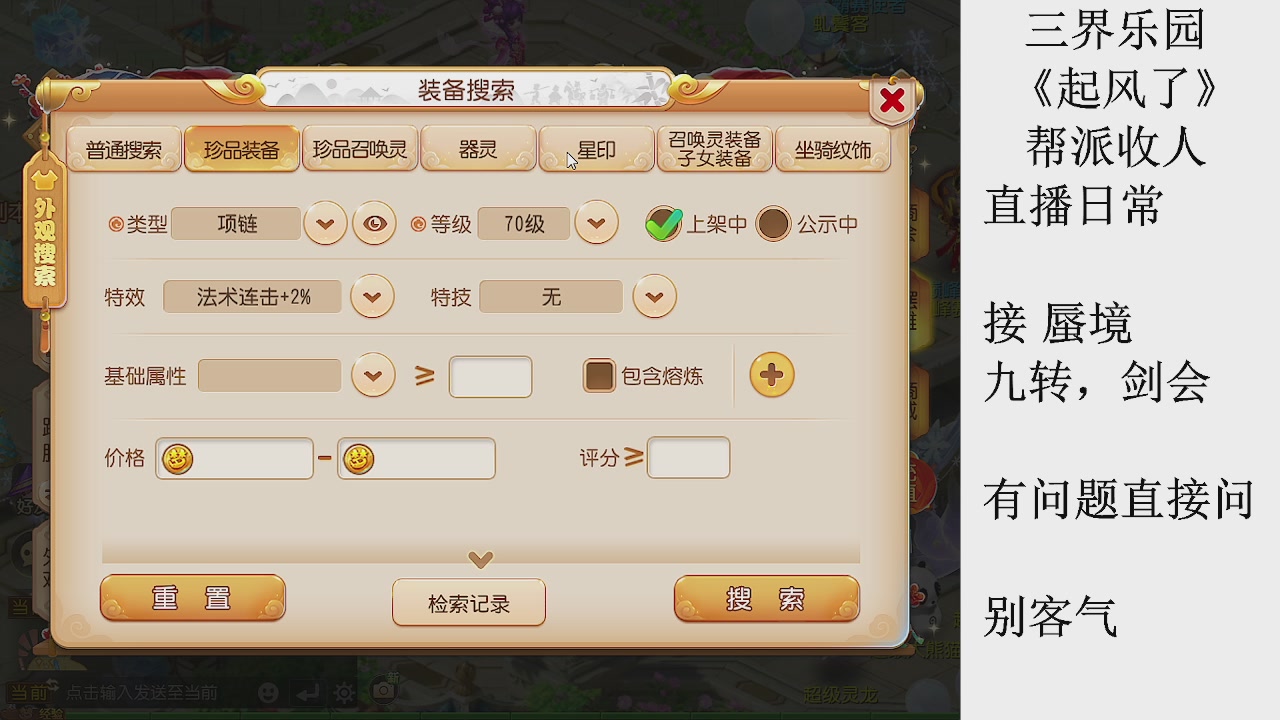The width and height of the screenshot is (1280, 720).
Task: Switch to the 坐骑纹饰 tab
Action: click(833, 148)
